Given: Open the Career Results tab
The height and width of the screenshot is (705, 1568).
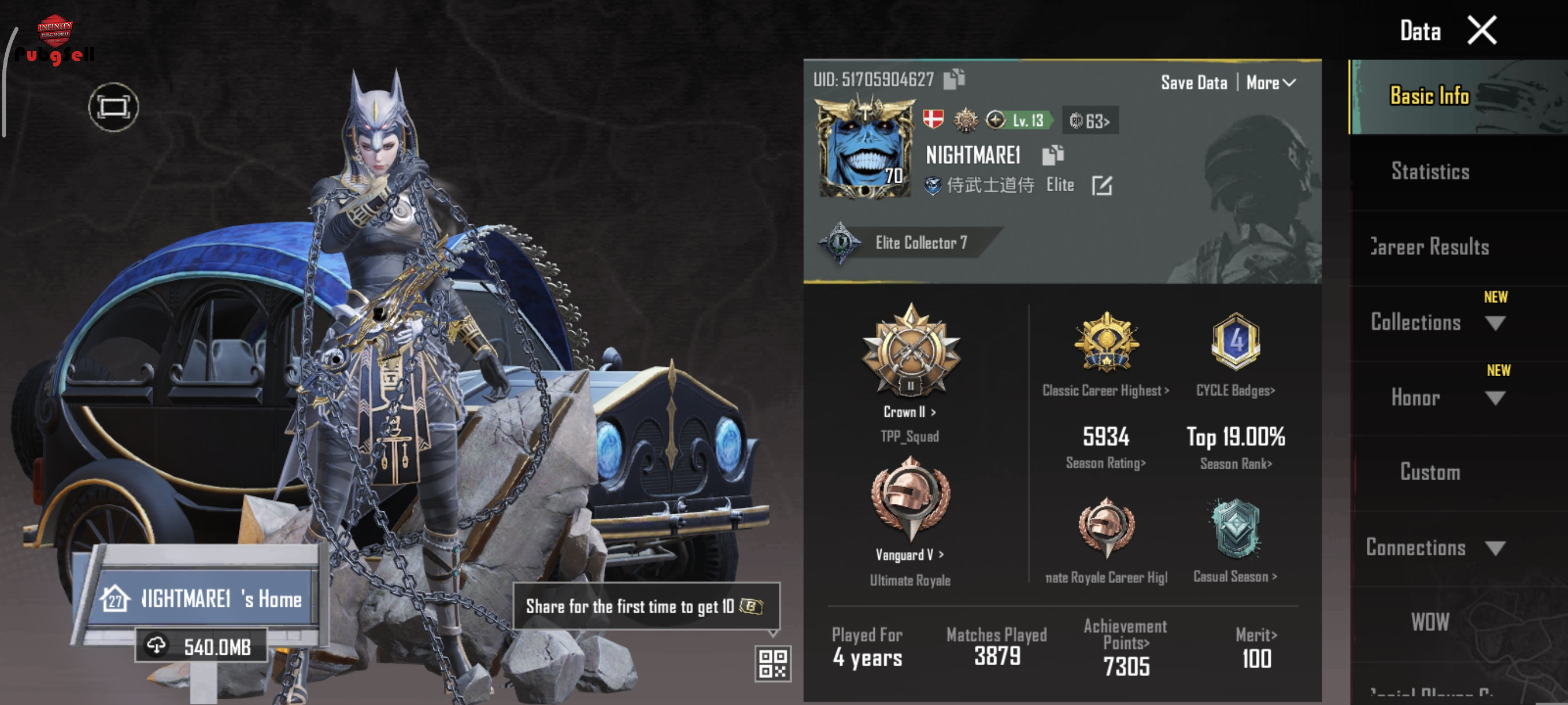Looking at the screenshot, I should pyautogui.click(x=1430, y=247).
